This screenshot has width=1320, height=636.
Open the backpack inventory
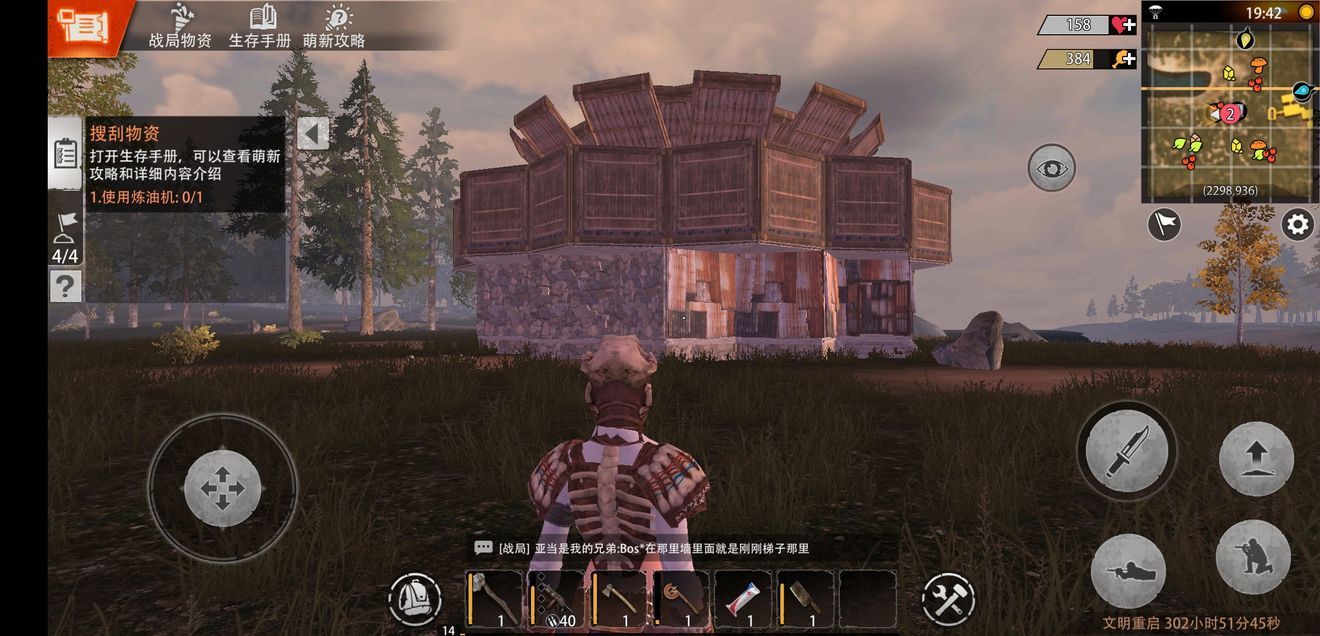tap(414, 599)
